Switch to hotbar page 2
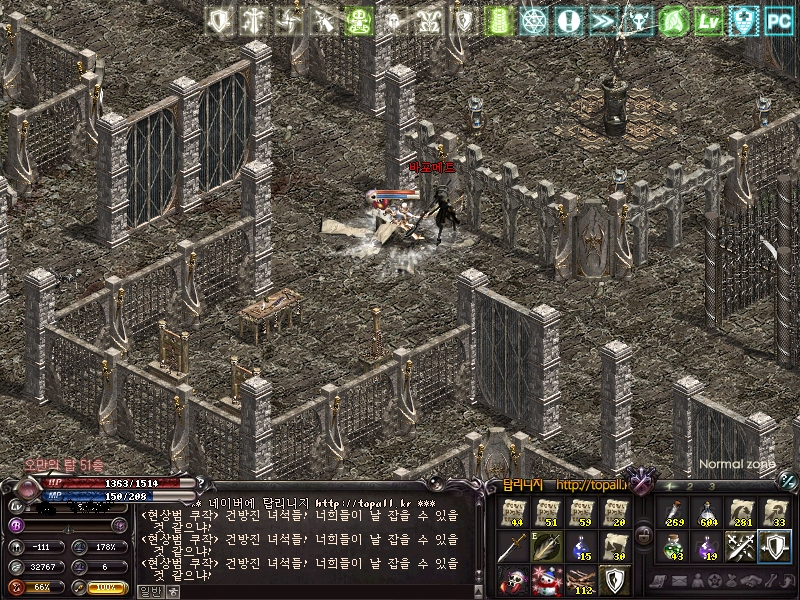Screen dimensions: 800x600 pyautogui.click(x=691, y=486)
